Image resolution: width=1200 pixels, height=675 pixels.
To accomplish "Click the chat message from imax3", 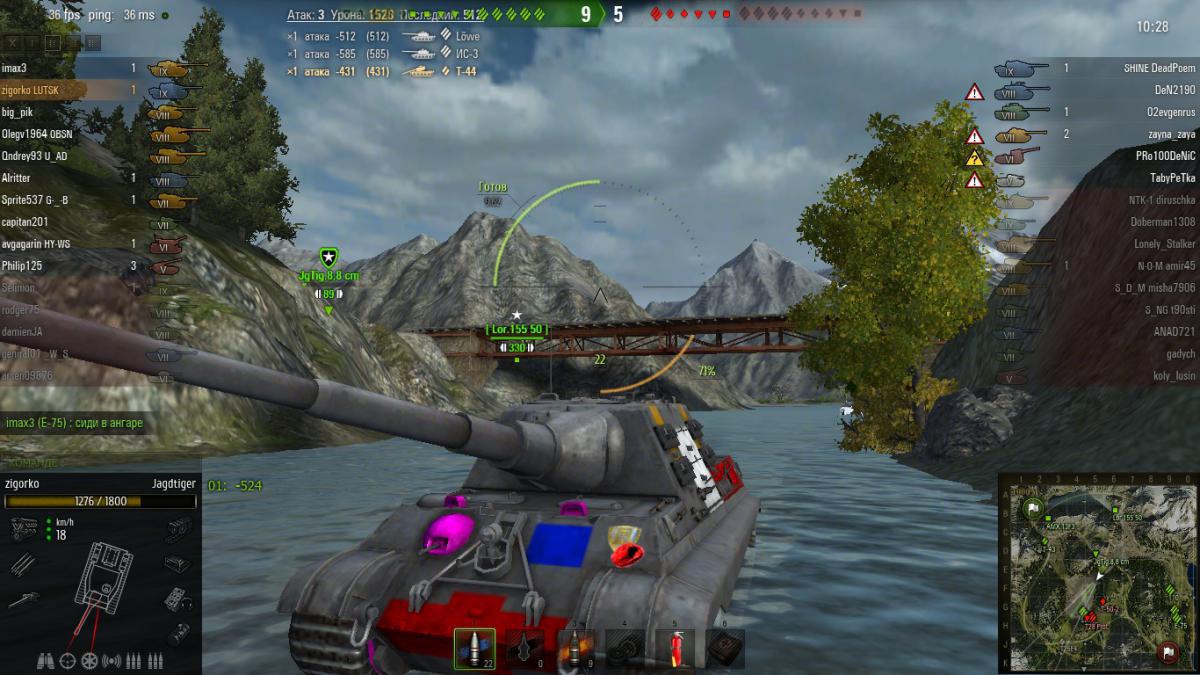I will (x=74, y=423).
